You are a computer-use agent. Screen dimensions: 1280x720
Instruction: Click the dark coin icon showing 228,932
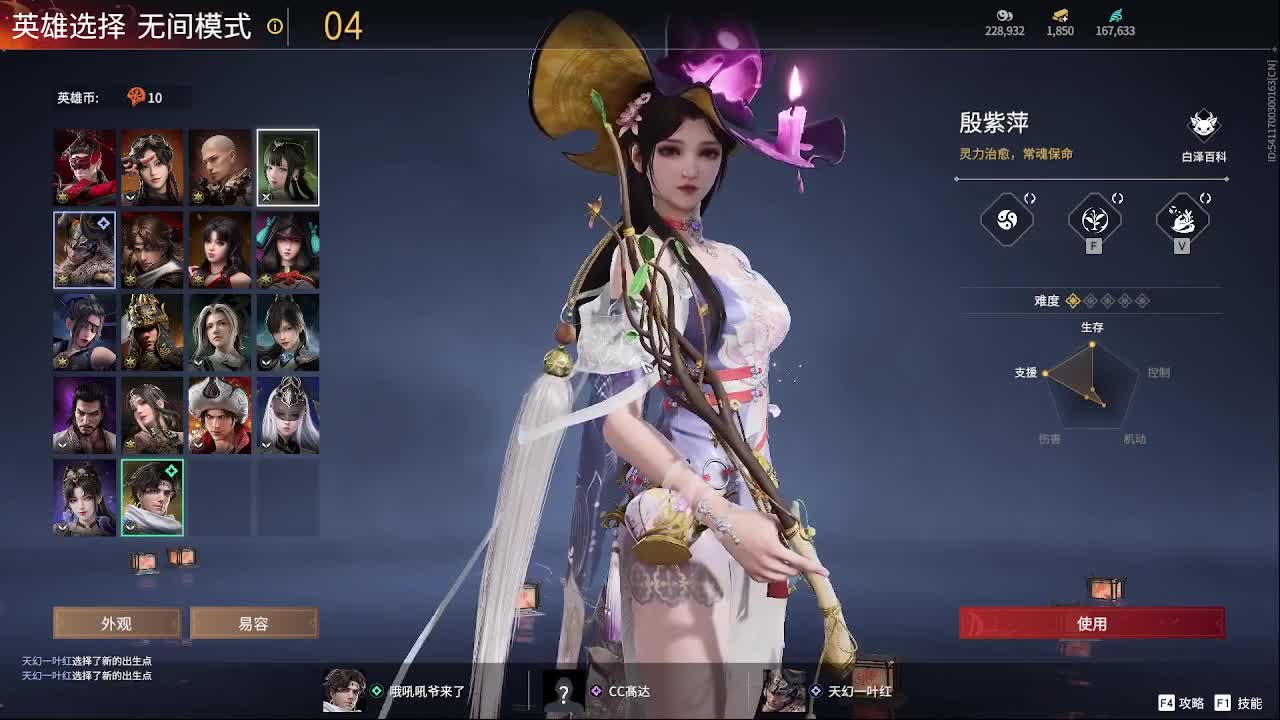pyautogui.click(x=1005, y=17)
